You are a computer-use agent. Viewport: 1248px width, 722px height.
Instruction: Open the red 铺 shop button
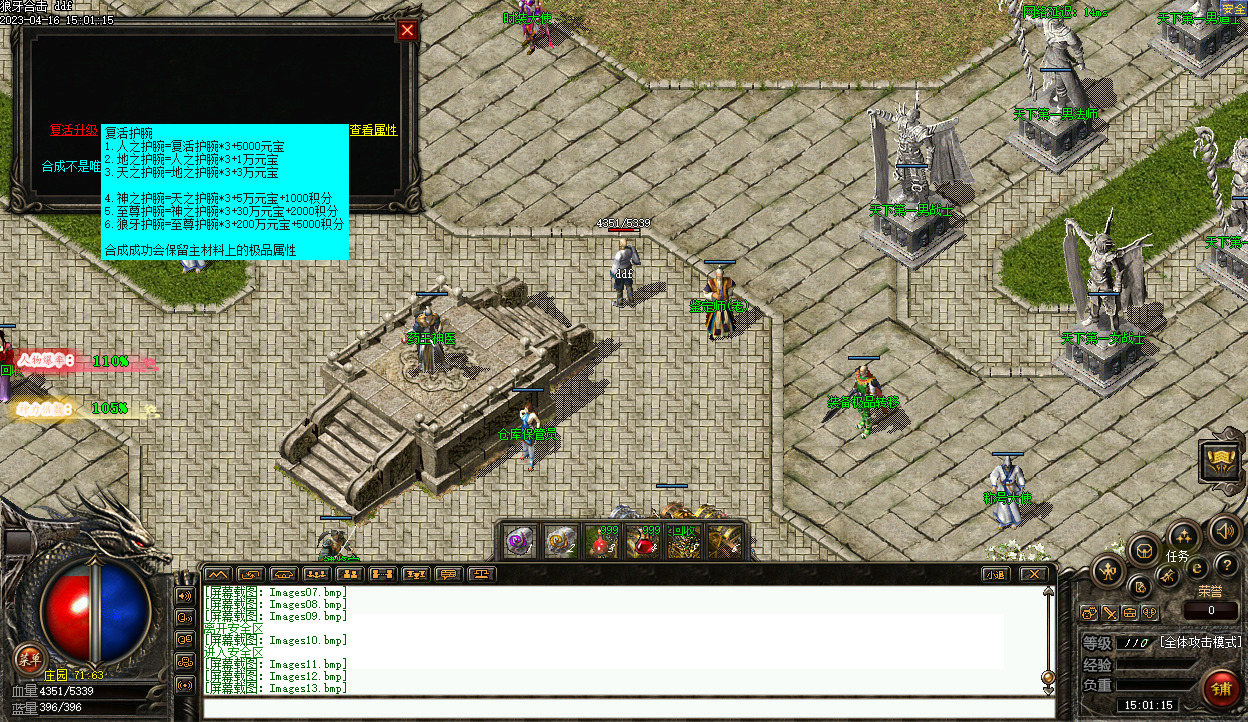pos(1220,690)
